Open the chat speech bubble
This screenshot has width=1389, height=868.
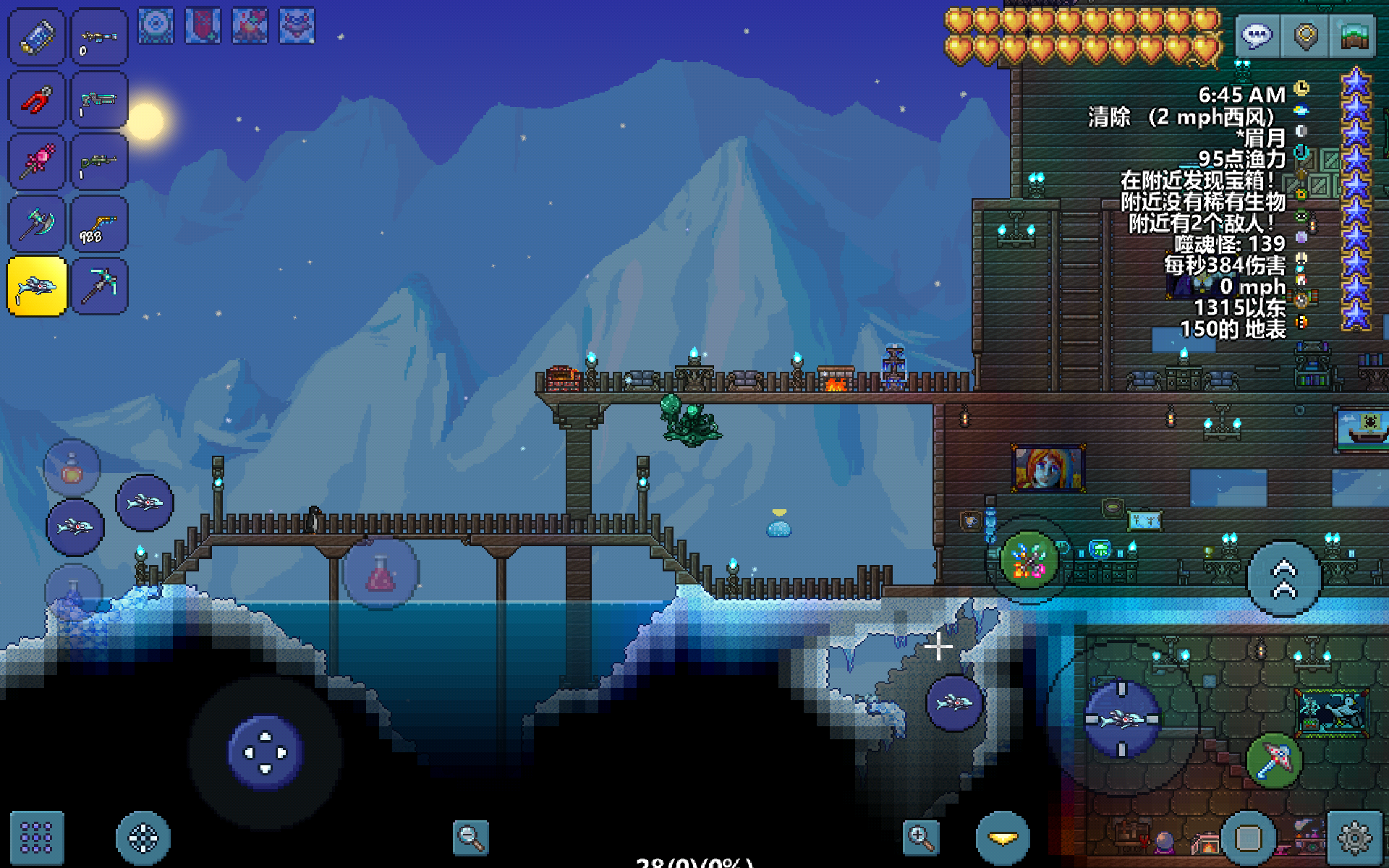(1257, 35)
